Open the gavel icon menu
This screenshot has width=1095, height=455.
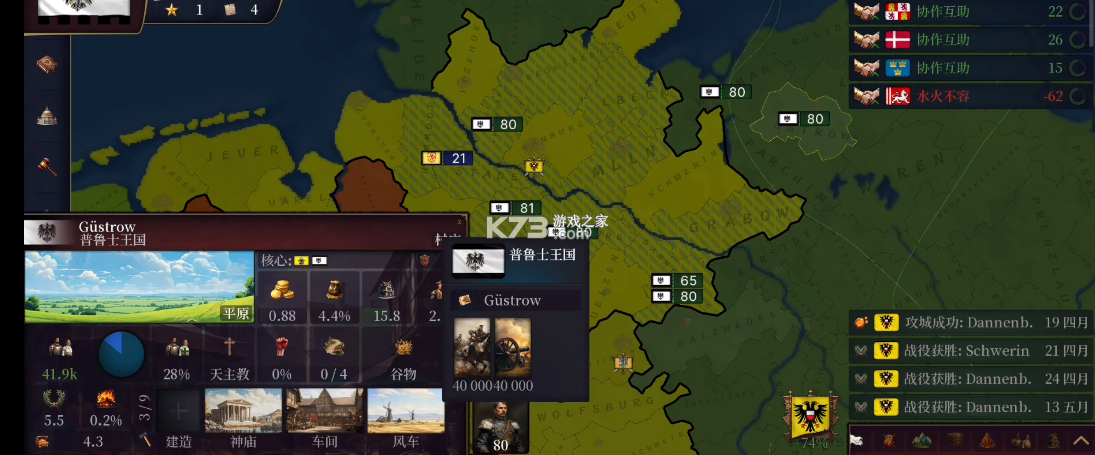(47, 165)
